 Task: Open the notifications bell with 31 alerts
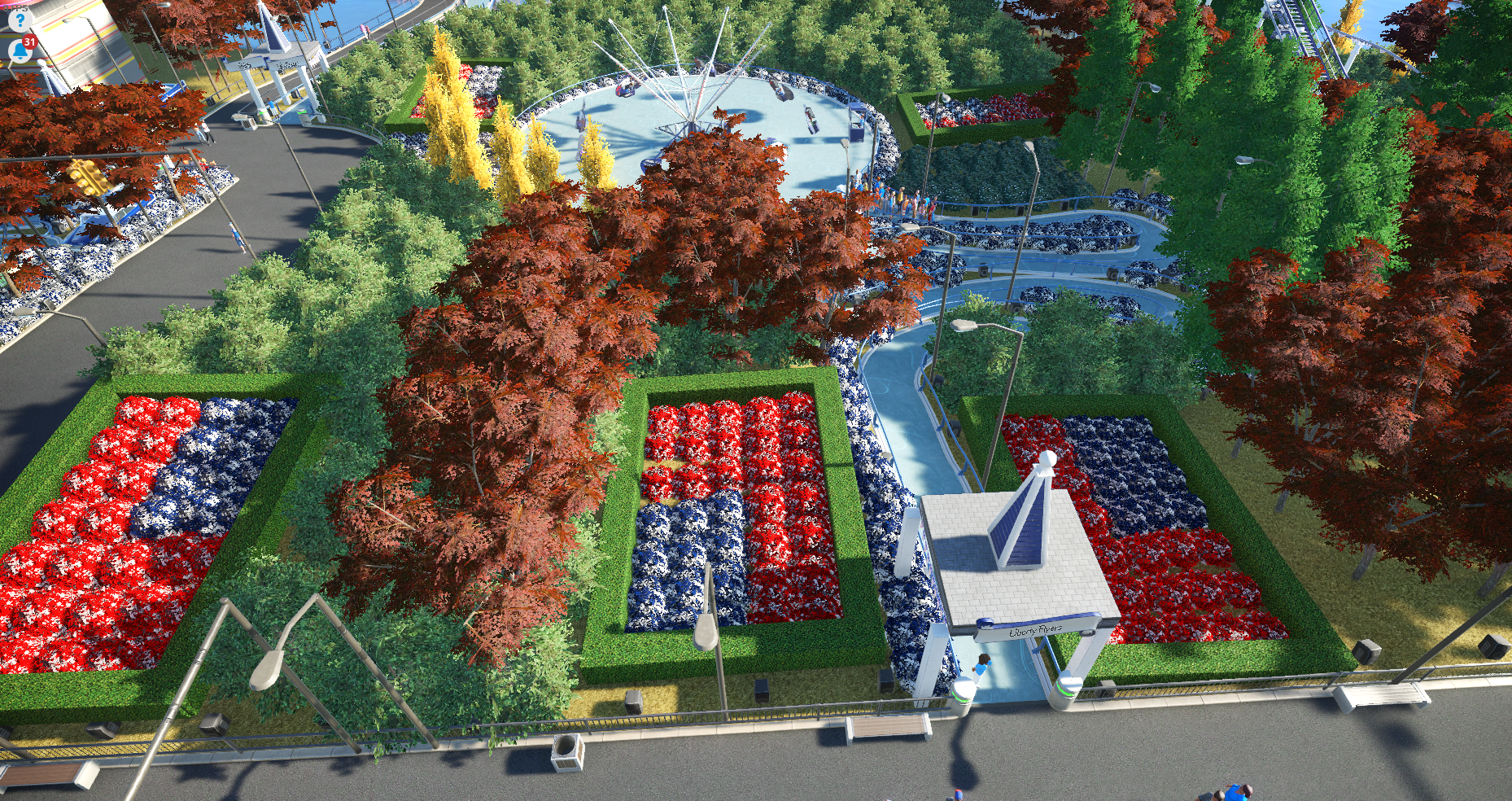[x=20, y=50]
